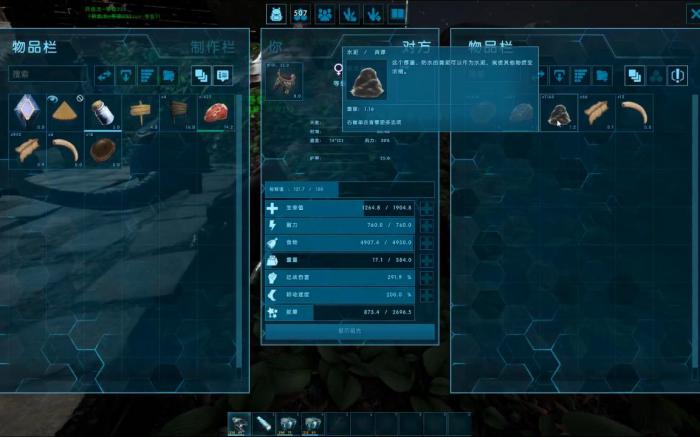Pick the wooden signpost item slot

point(140,112)
